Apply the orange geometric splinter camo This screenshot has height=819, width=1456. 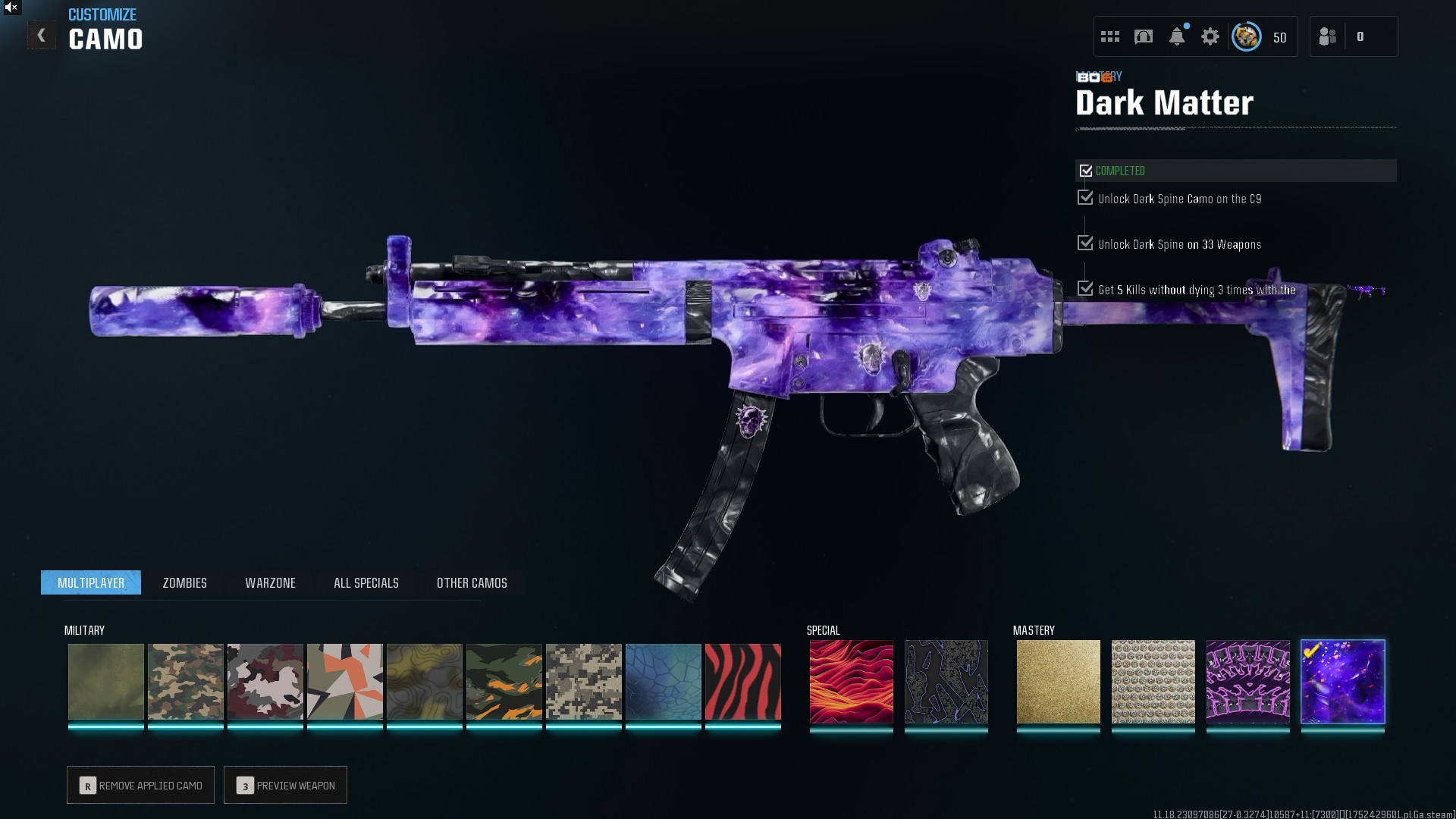344,682
